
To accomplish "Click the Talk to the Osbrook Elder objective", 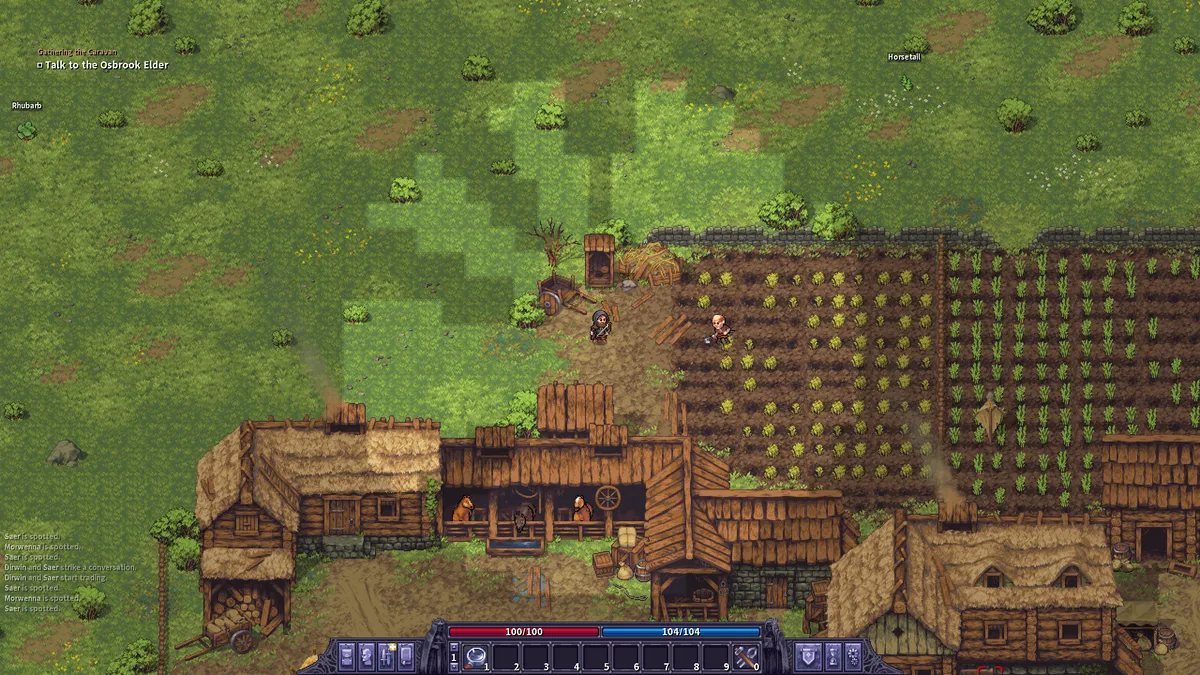I will [106, 65].
